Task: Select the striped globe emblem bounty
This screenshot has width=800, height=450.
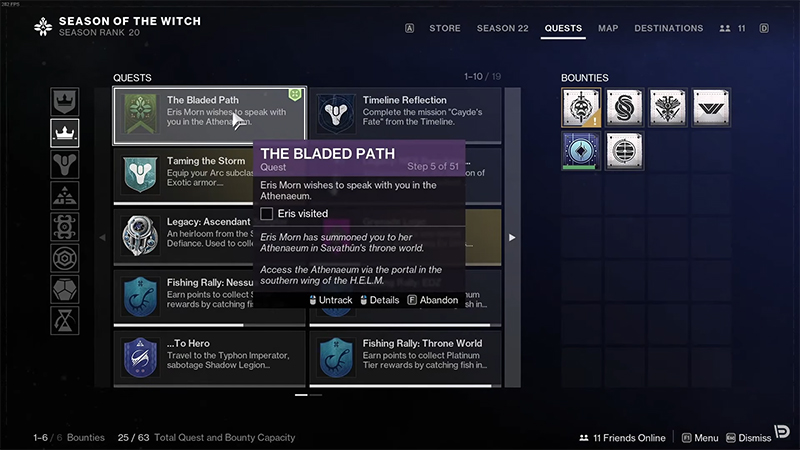Action: tap(625, 152)
